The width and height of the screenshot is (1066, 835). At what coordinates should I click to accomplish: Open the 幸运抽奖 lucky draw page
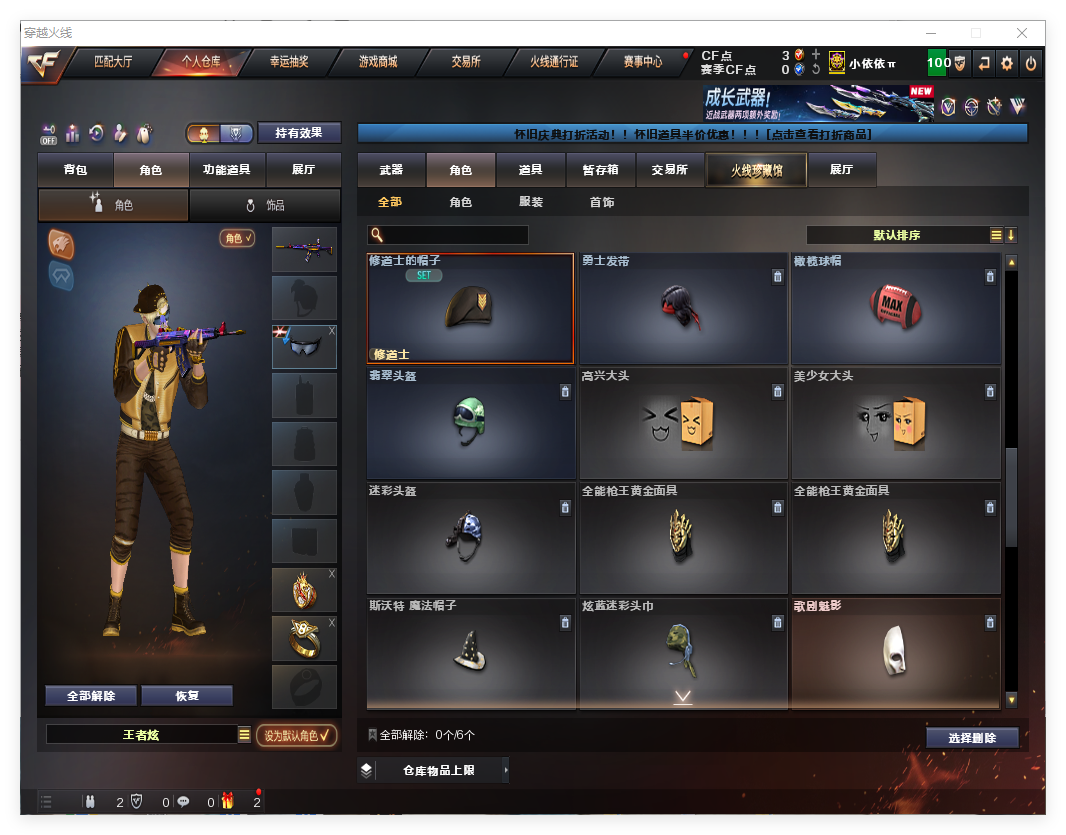[x=289, y=61]
